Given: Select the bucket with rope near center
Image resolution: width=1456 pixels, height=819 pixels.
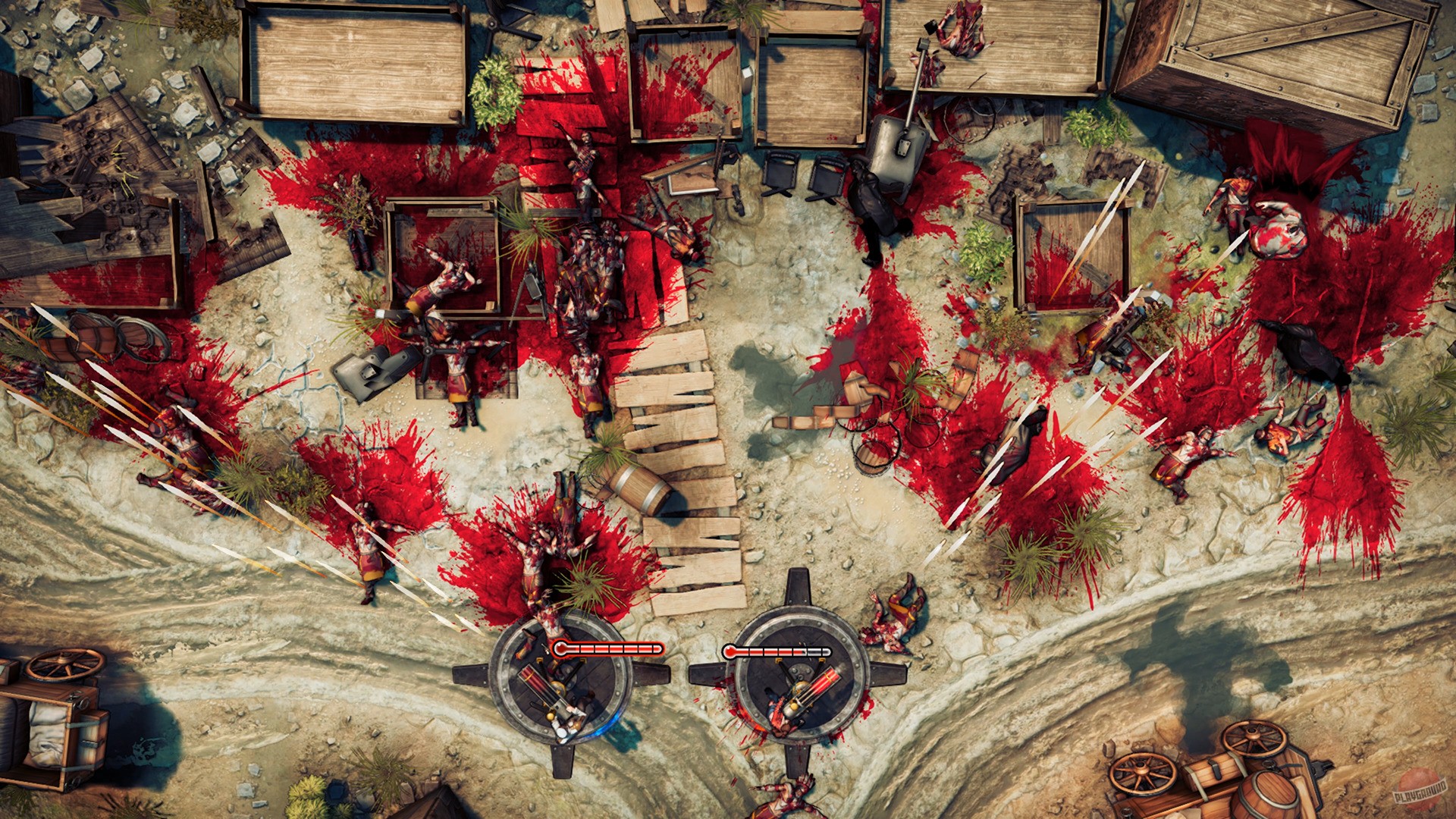Looking at the screenshot, I should 872,459.
